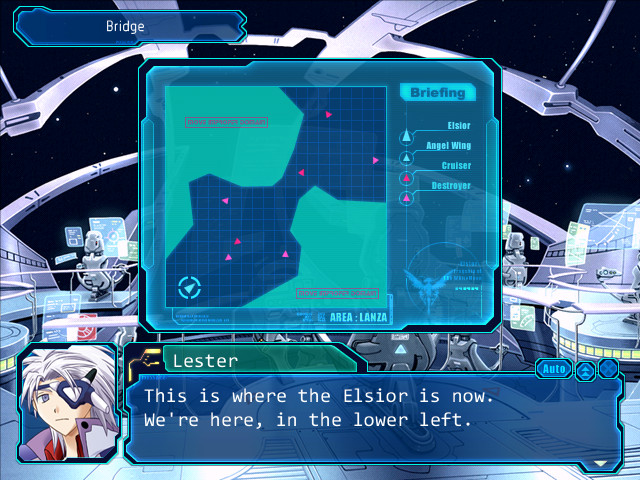The width and height of the screenshot is (640, 480).
Task: Advance dialogue with the down-arrow indicator
Action: click(x=600, y=463)
